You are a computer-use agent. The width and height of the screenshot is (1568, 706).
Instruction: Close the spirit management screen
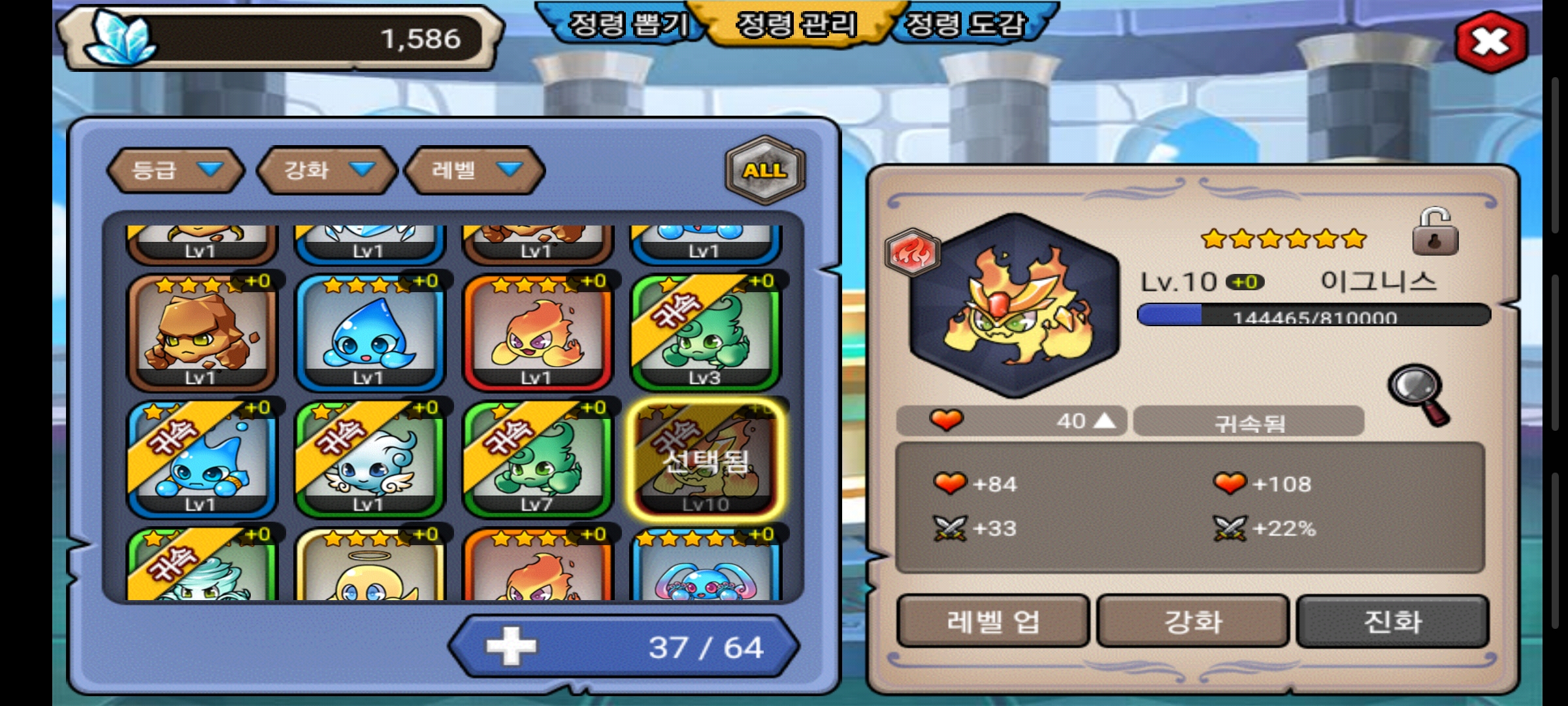click(x=1491, y=42)
